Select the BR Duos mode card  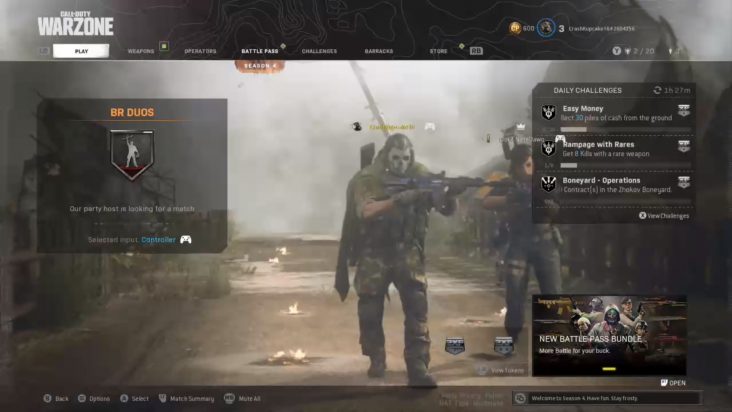(132, 174)
